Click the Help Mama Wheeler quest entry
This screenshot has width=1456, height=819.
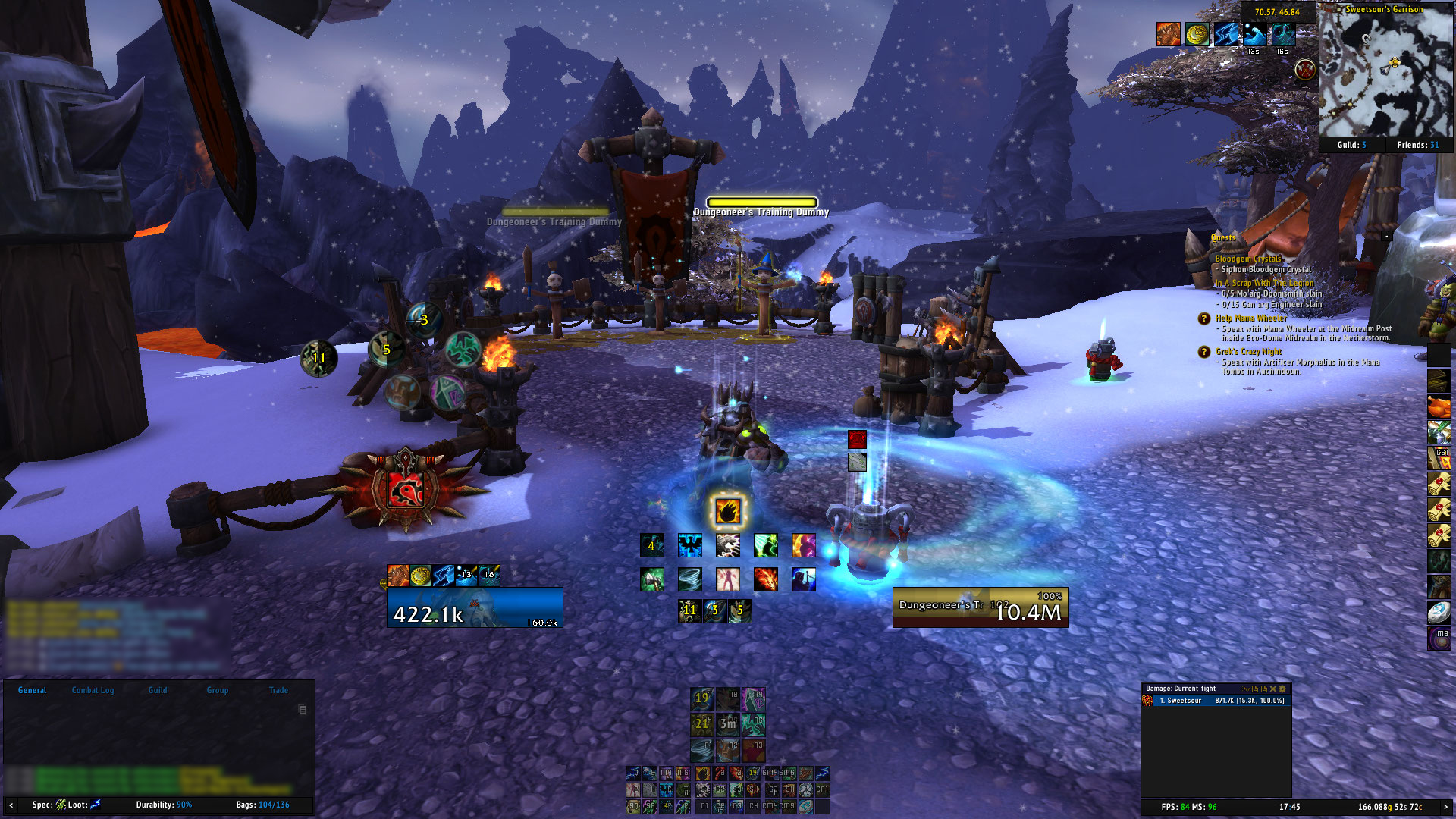point(1251,318)
